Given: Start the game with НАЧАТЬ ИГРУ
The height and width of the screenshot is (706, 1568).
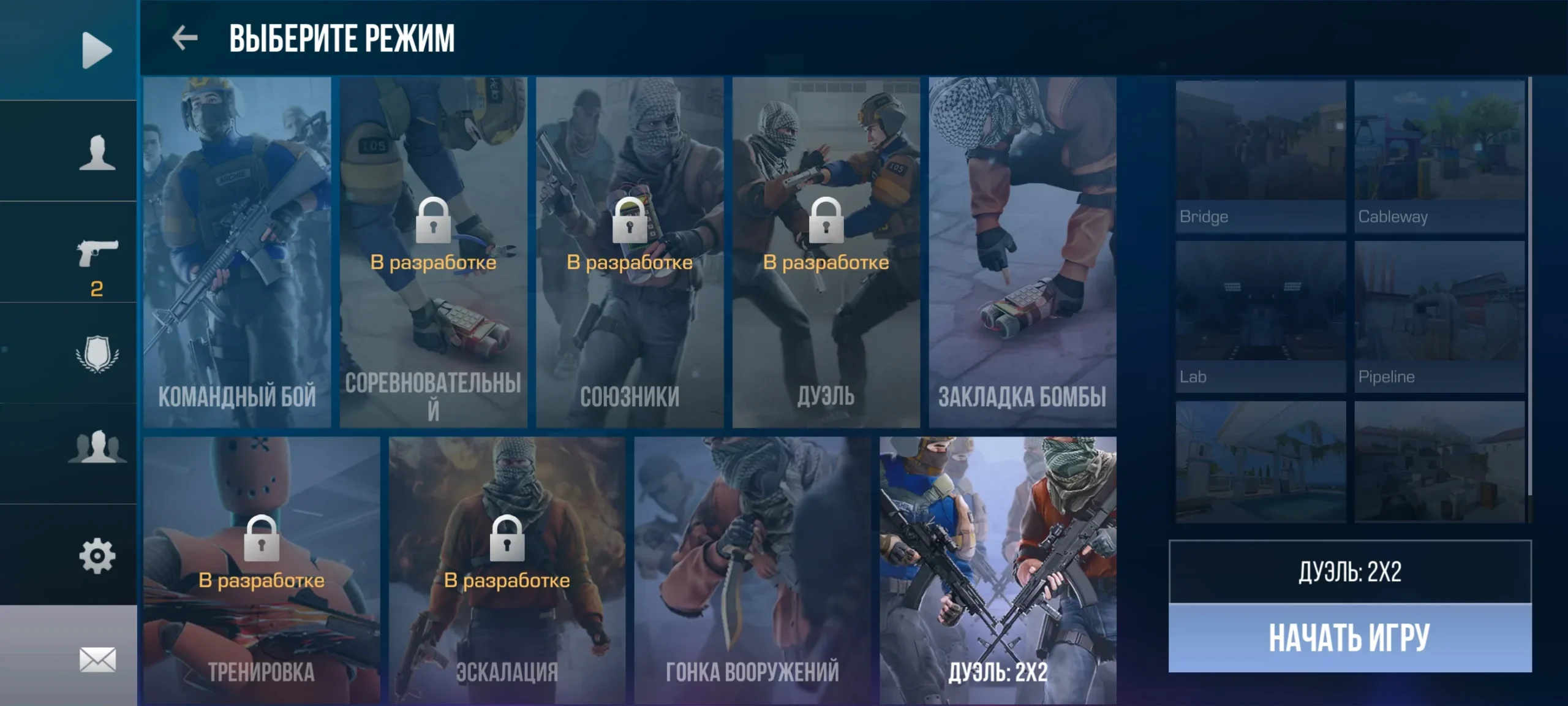Looking at the screenshot, I should pos(1349,638).
